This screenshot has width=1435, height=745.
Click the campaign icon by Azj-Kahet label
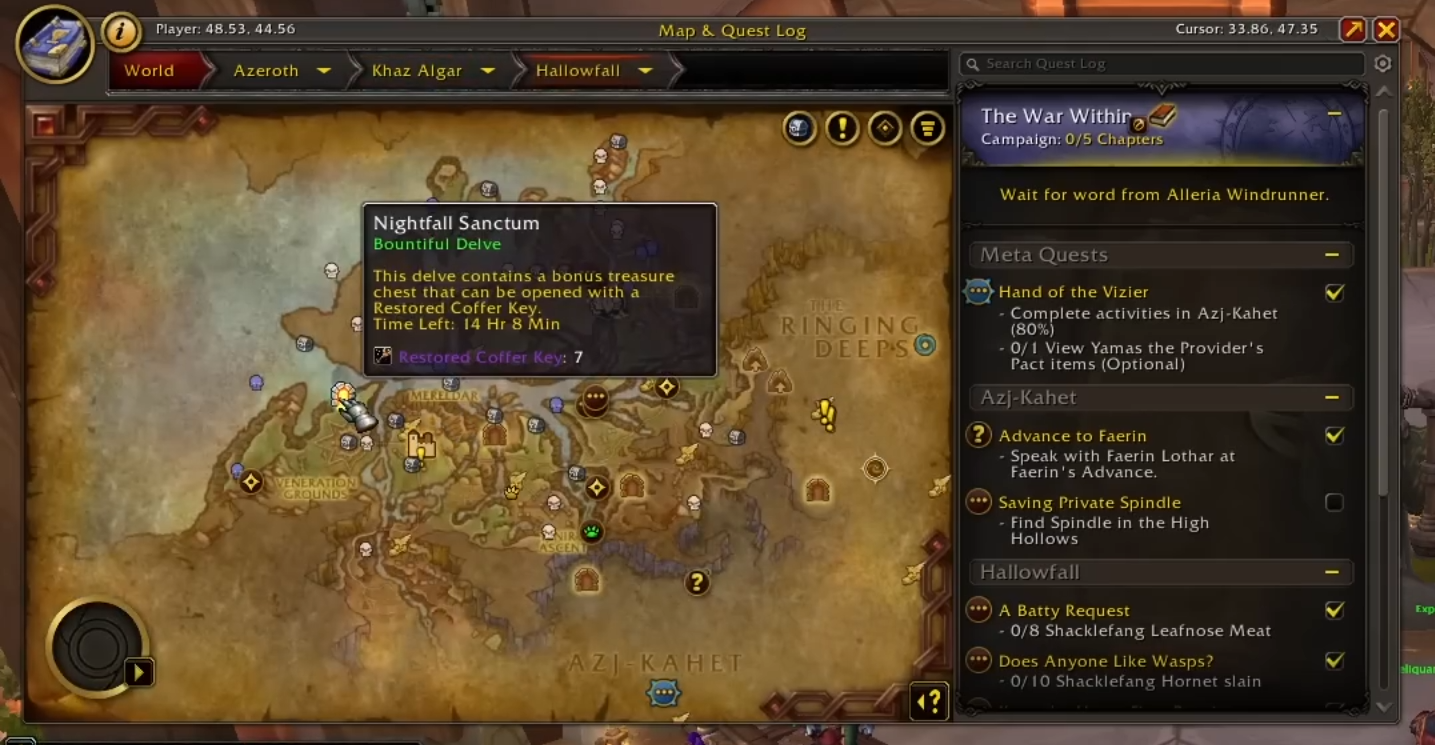pyautogui.click(x=663, y=692)
